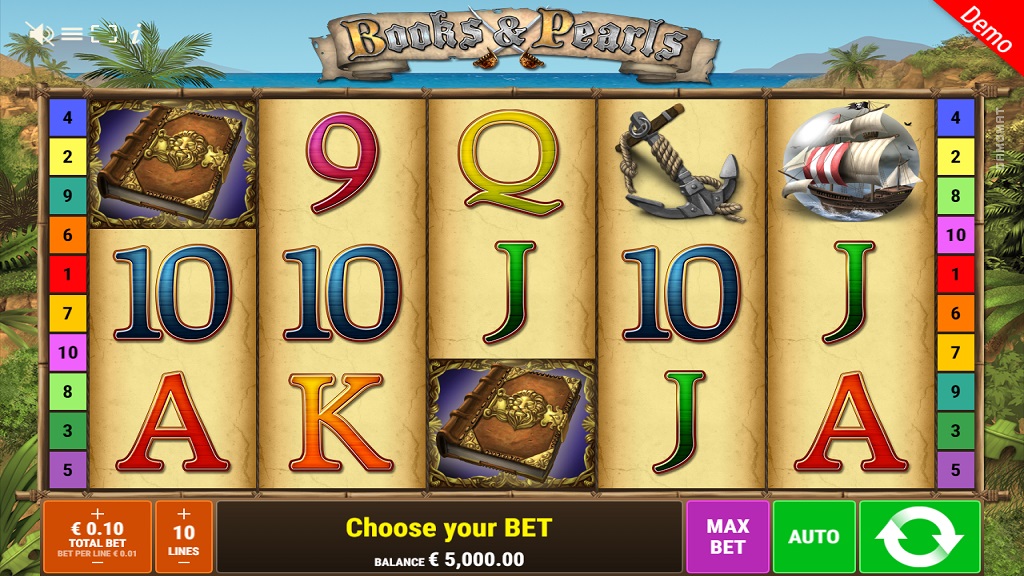
Task: Open the hamburger game menu
Action: point(72,34)
